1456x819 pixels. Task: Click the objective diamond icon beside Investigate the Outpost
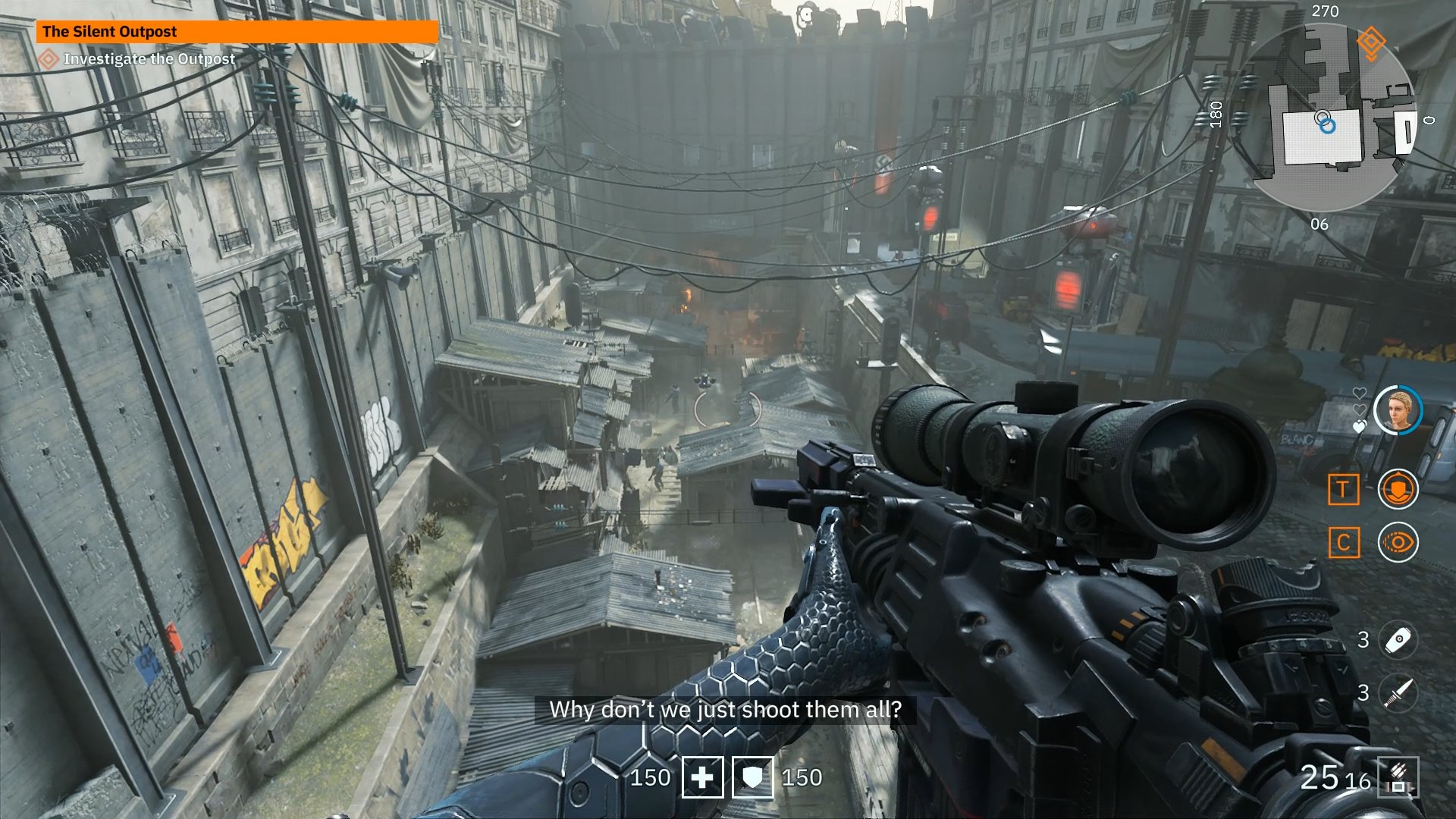pyautogui.click(x=49, y=56)
